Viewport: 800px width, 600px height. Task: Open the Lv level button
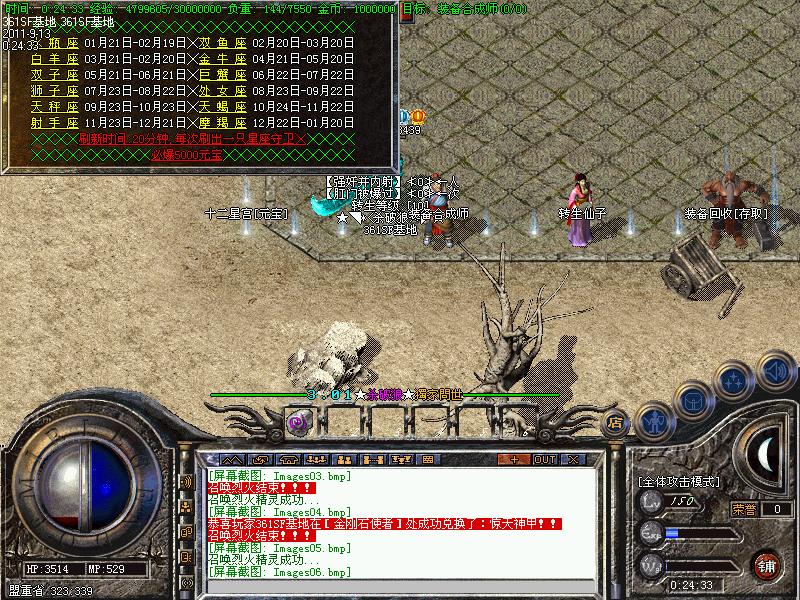pyautogui.click(x=652, y=500)
